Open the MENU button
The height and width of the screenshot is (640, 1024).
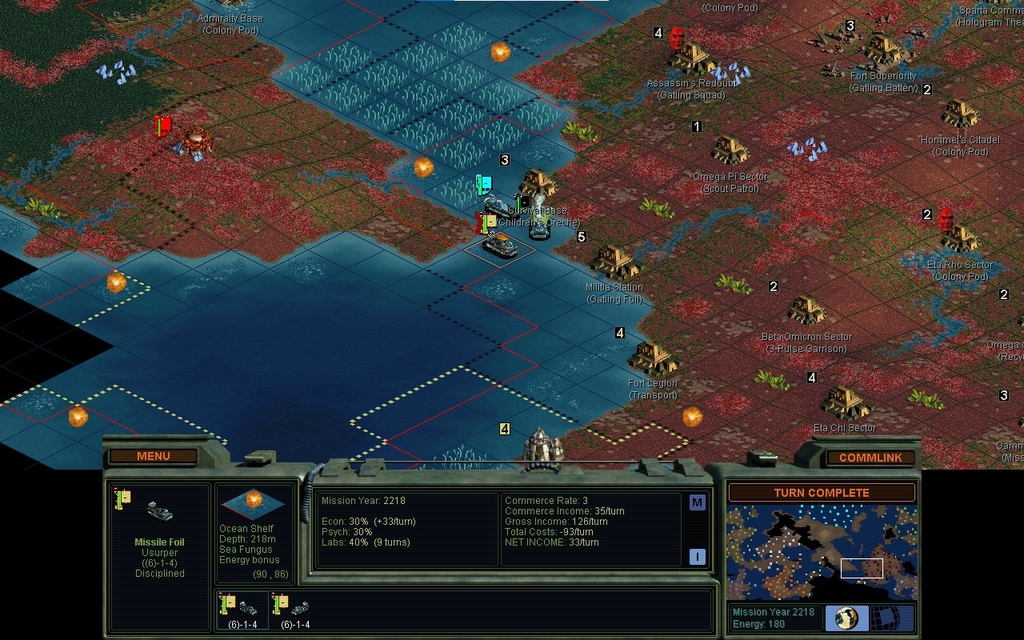(x=153, y=457)
